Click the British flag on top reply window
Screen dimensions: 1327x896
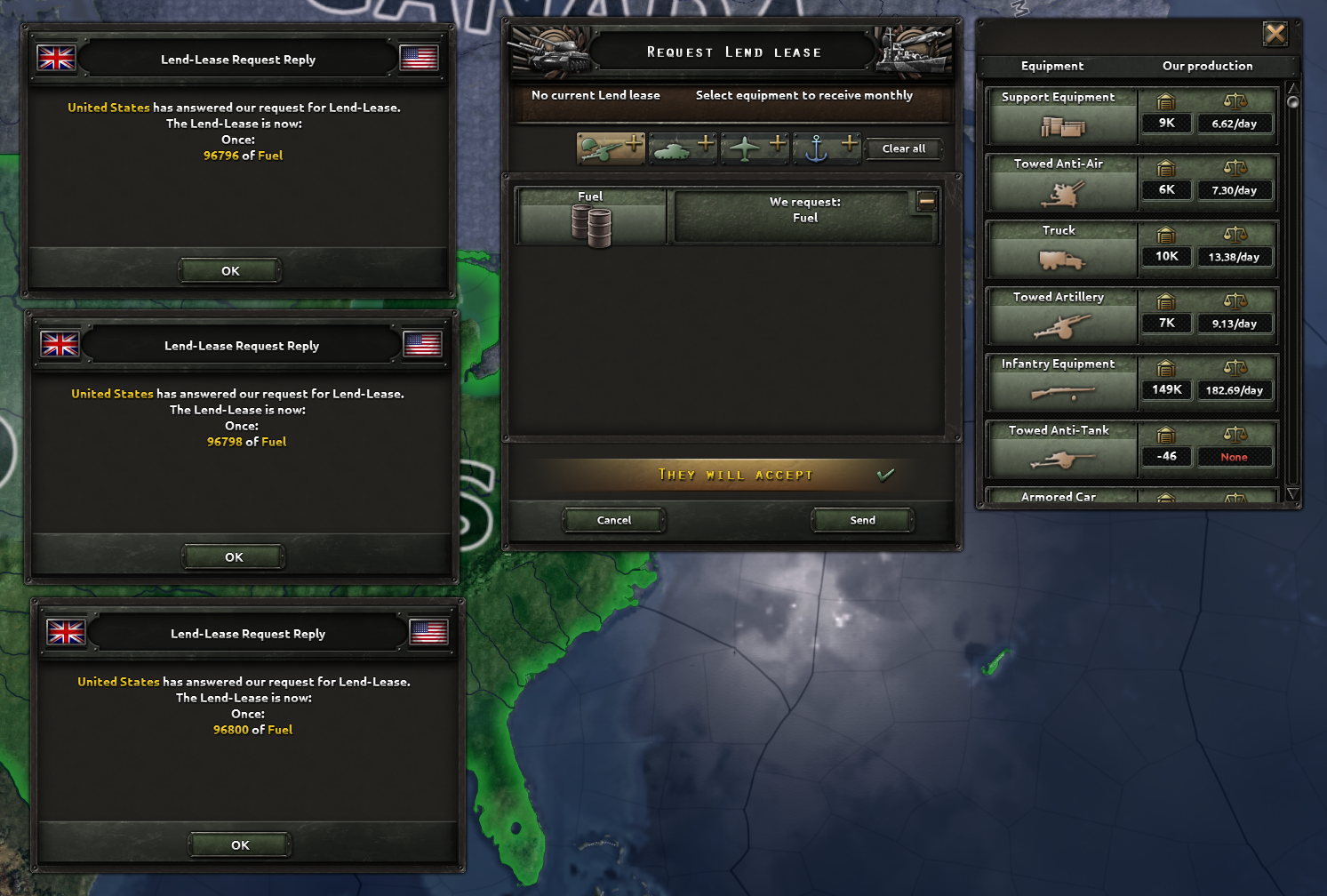[56, 58]
